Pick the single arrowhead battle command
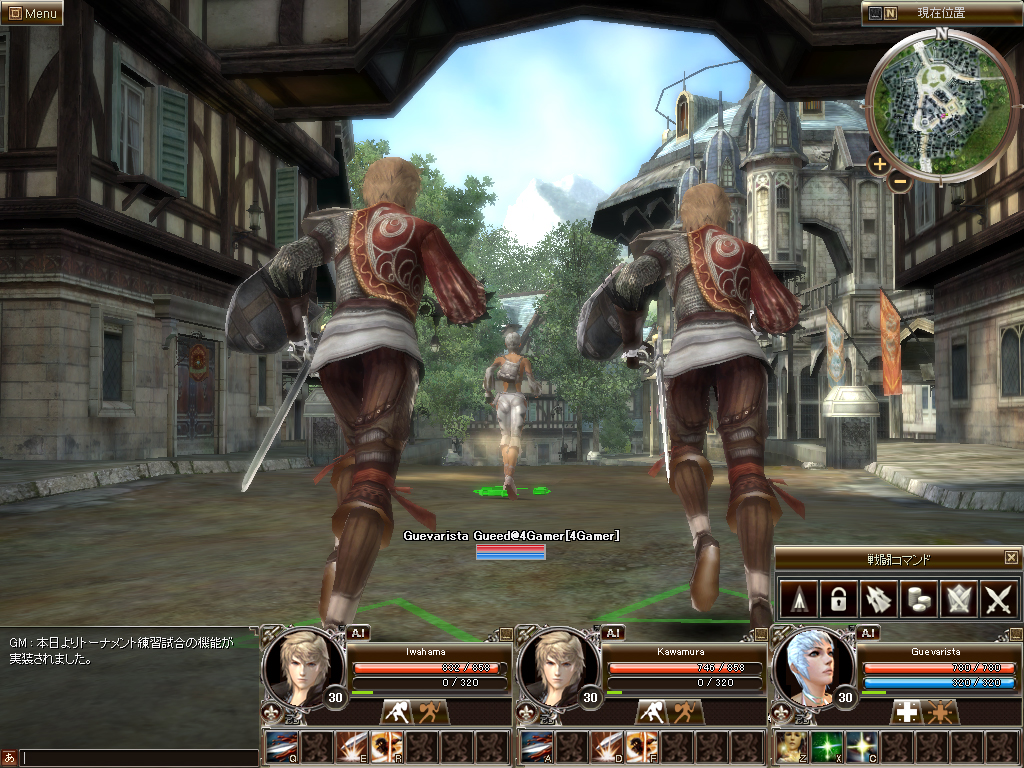 796,599
